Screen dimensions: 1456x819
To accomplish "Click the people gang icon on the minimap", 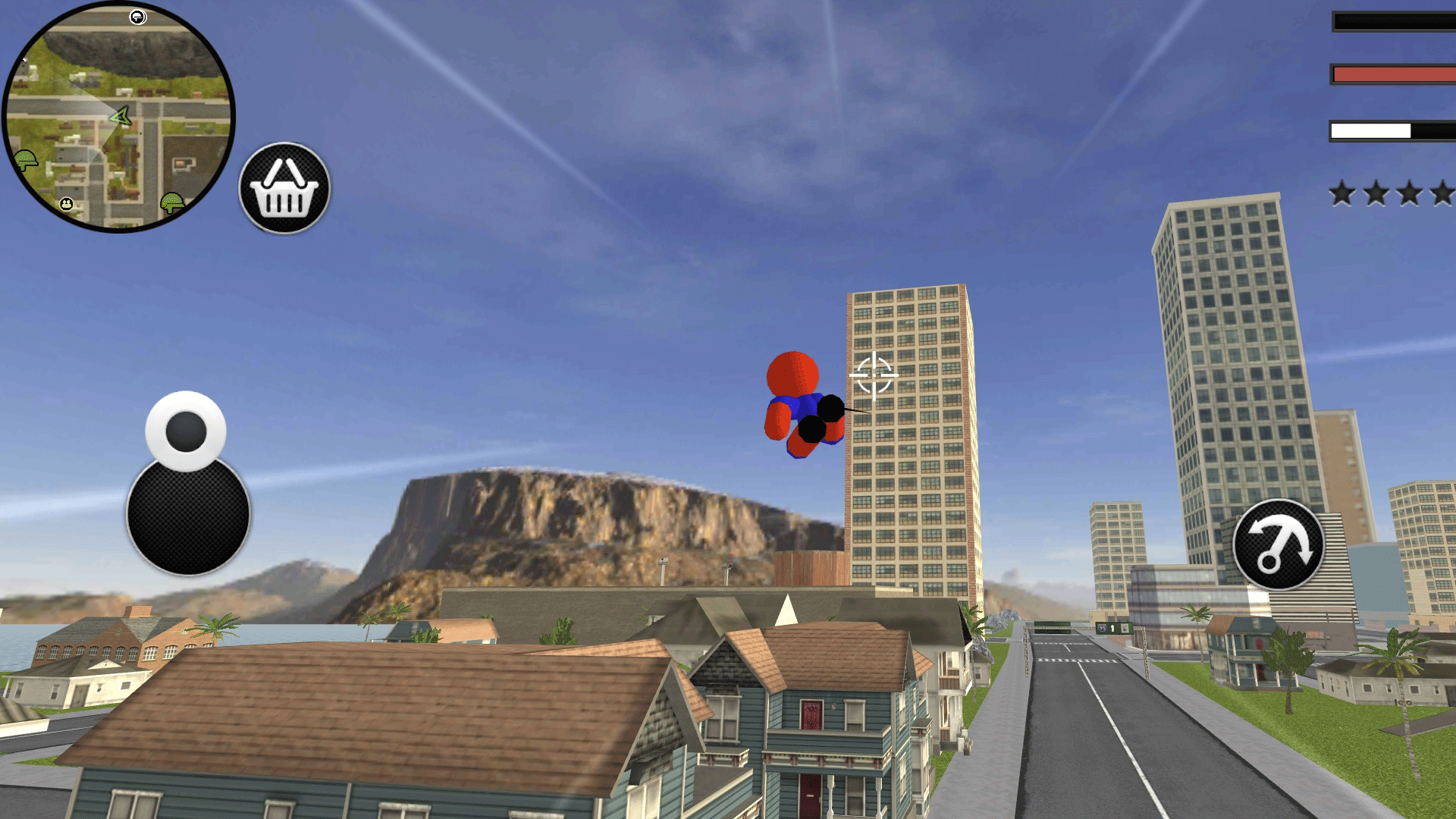I will pos(66,205).
